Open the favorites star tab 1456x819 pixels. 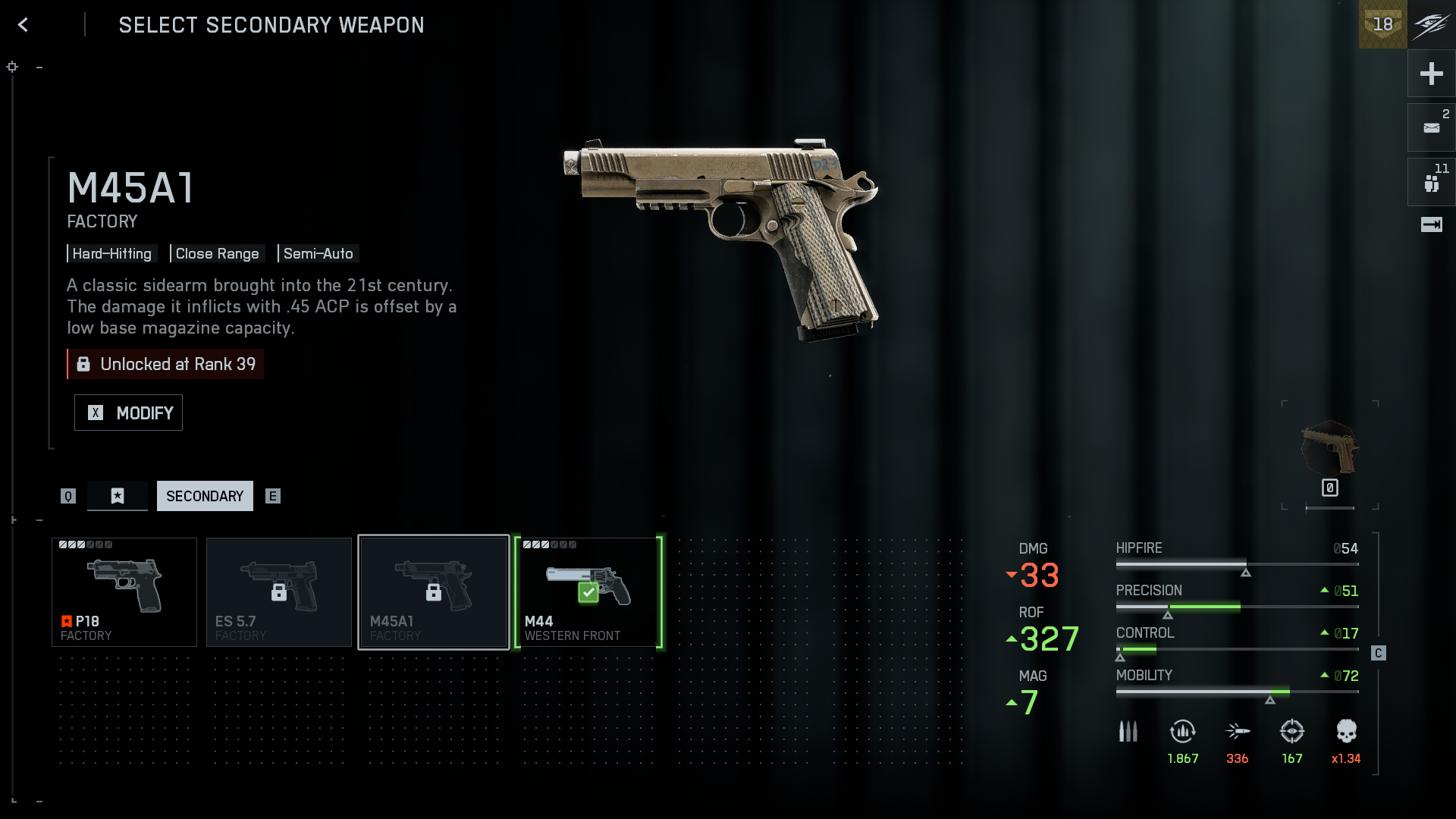tap(118, 496)
